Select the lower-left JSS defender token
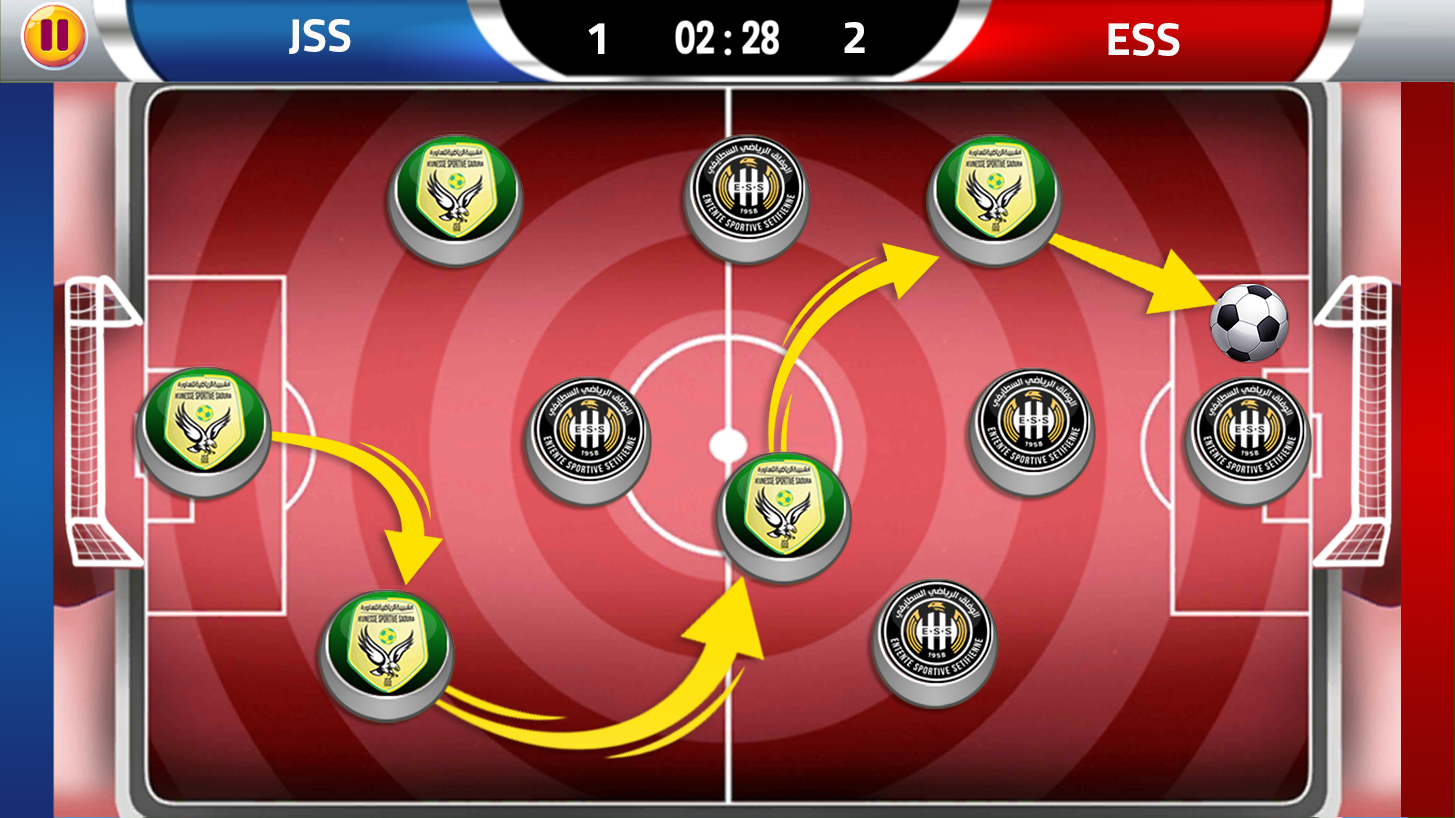Viewport: 1455px width, 818px height. (x=383, y=650)
